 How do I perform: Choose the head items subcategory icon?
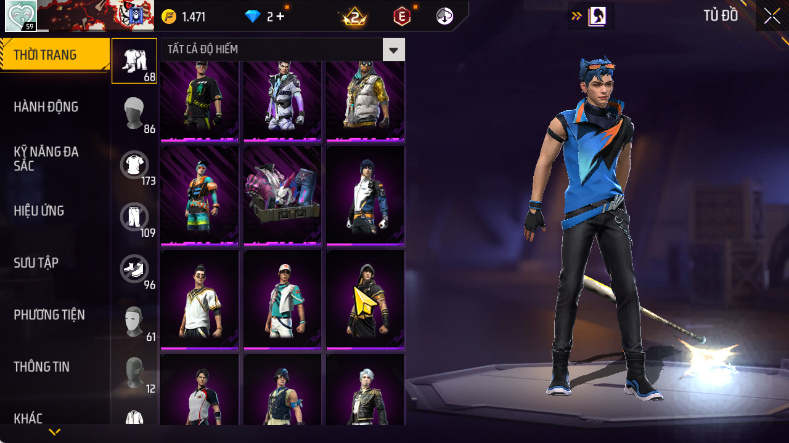[x=134, y=113]
